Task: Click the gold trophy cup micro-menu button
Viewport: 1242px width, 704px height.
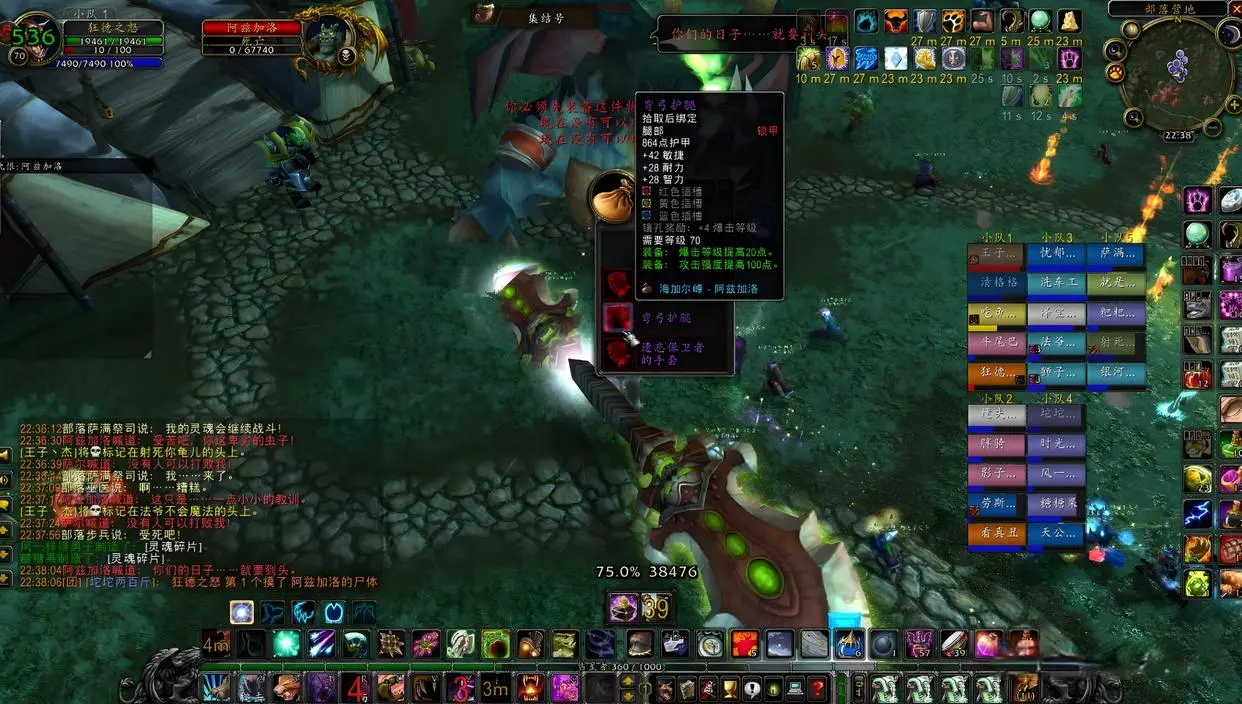Action: (x=729, y=688)
